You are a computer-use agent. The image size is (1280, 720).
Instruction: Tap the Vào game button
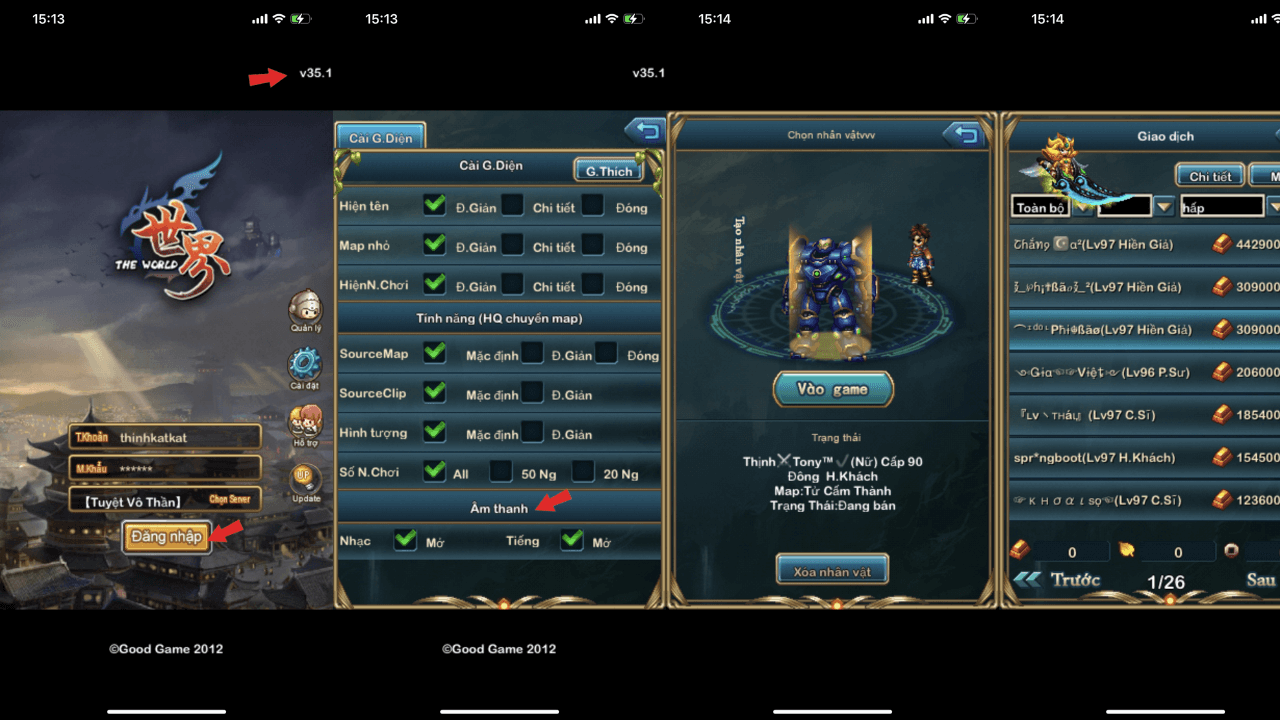point(832,389)
